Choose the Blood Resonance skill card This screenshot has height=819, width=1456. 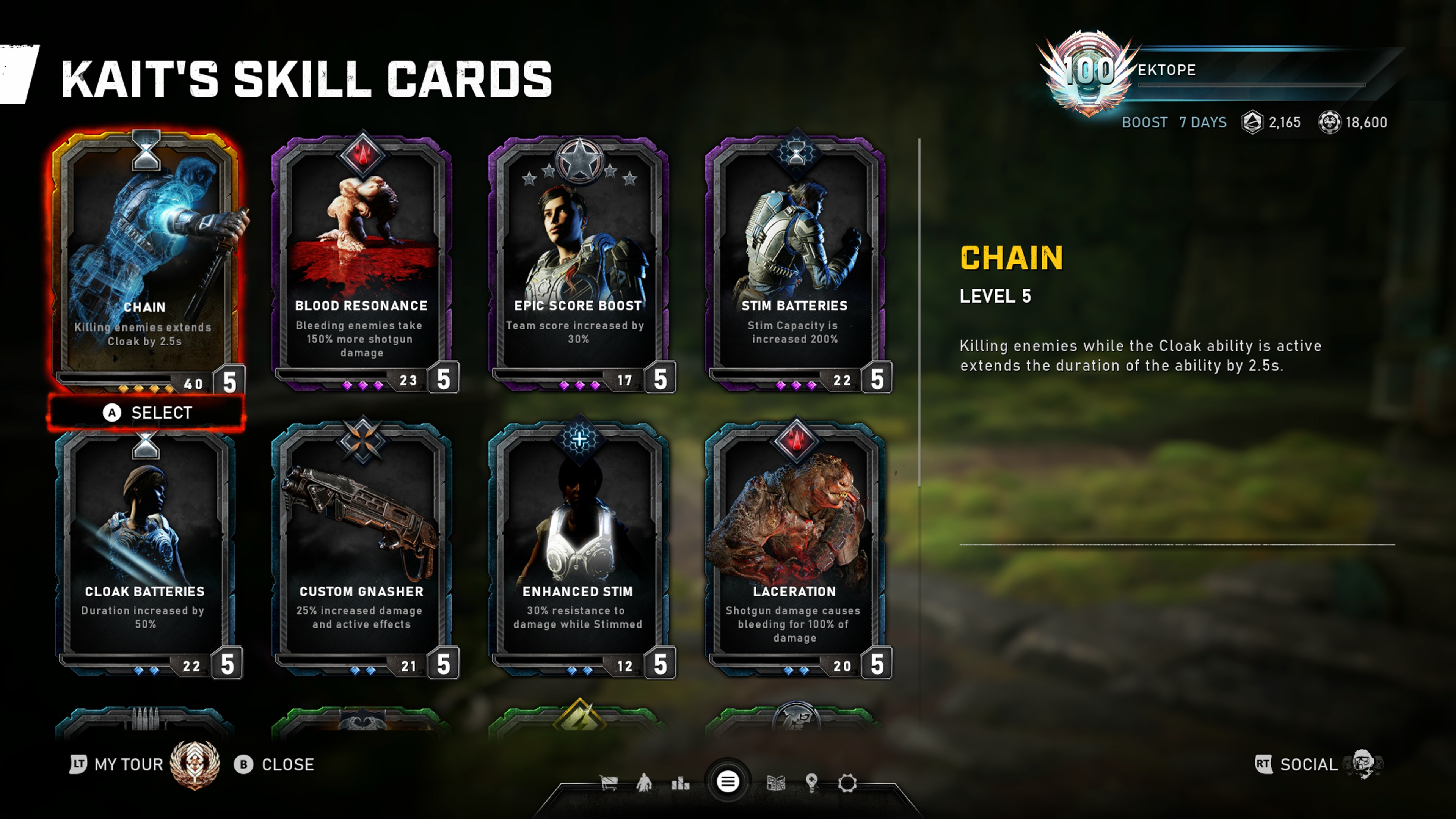[362, 260]
